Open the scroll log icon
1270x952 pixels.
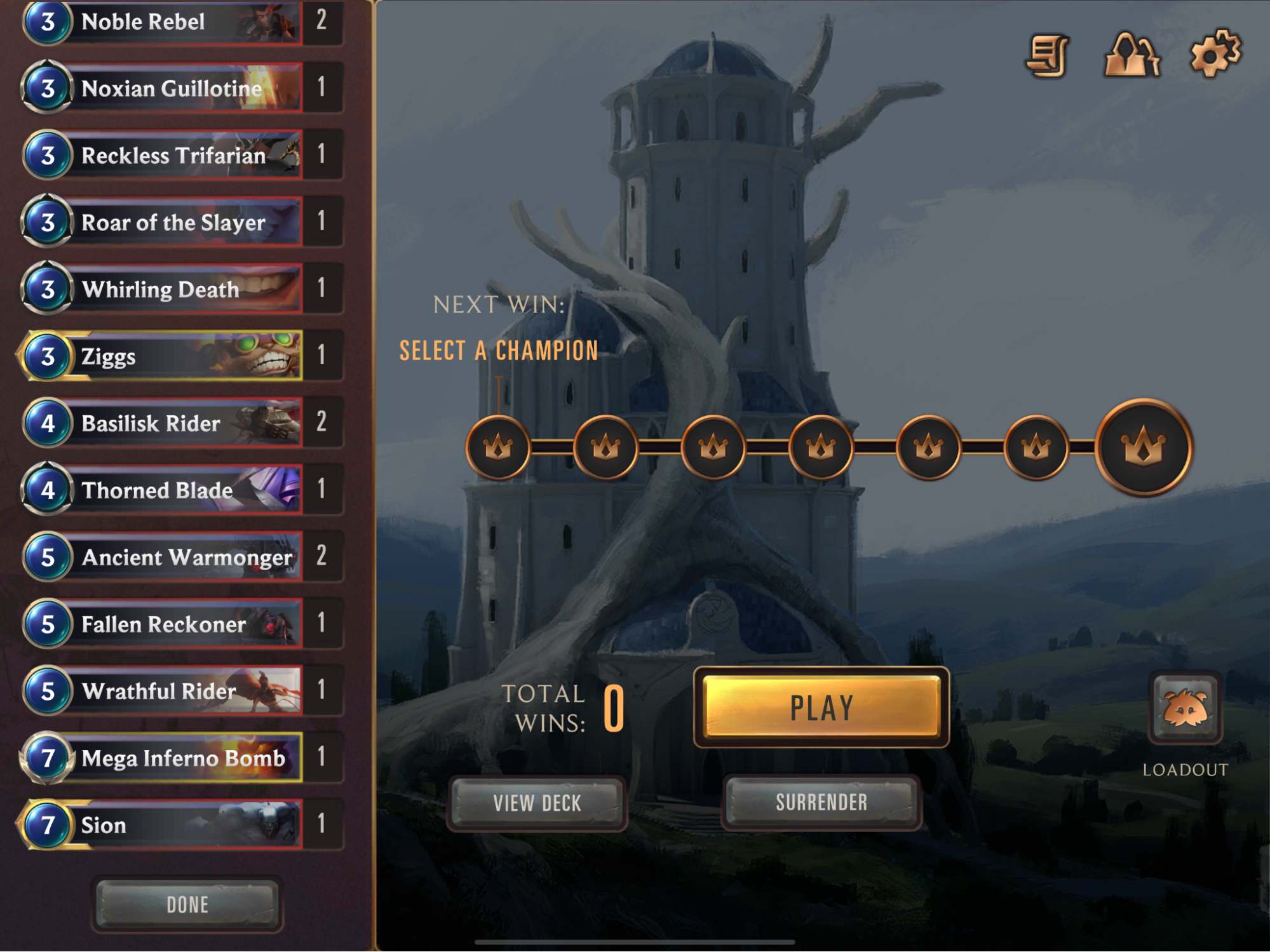coord(1048,56)
